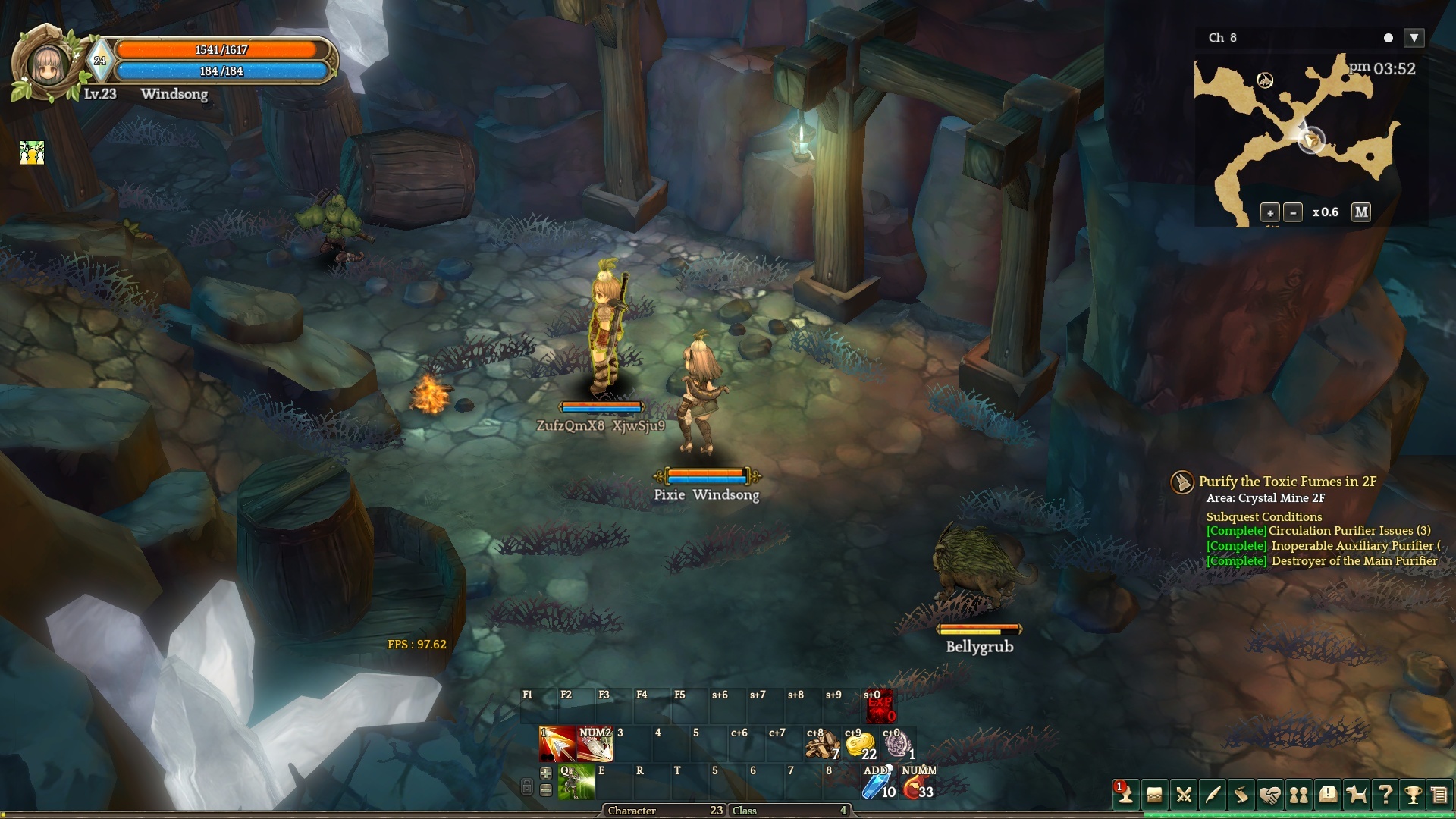Open the channel dropdown arrow
This screenshot has width=1456, height=819.
point(1414,38)
